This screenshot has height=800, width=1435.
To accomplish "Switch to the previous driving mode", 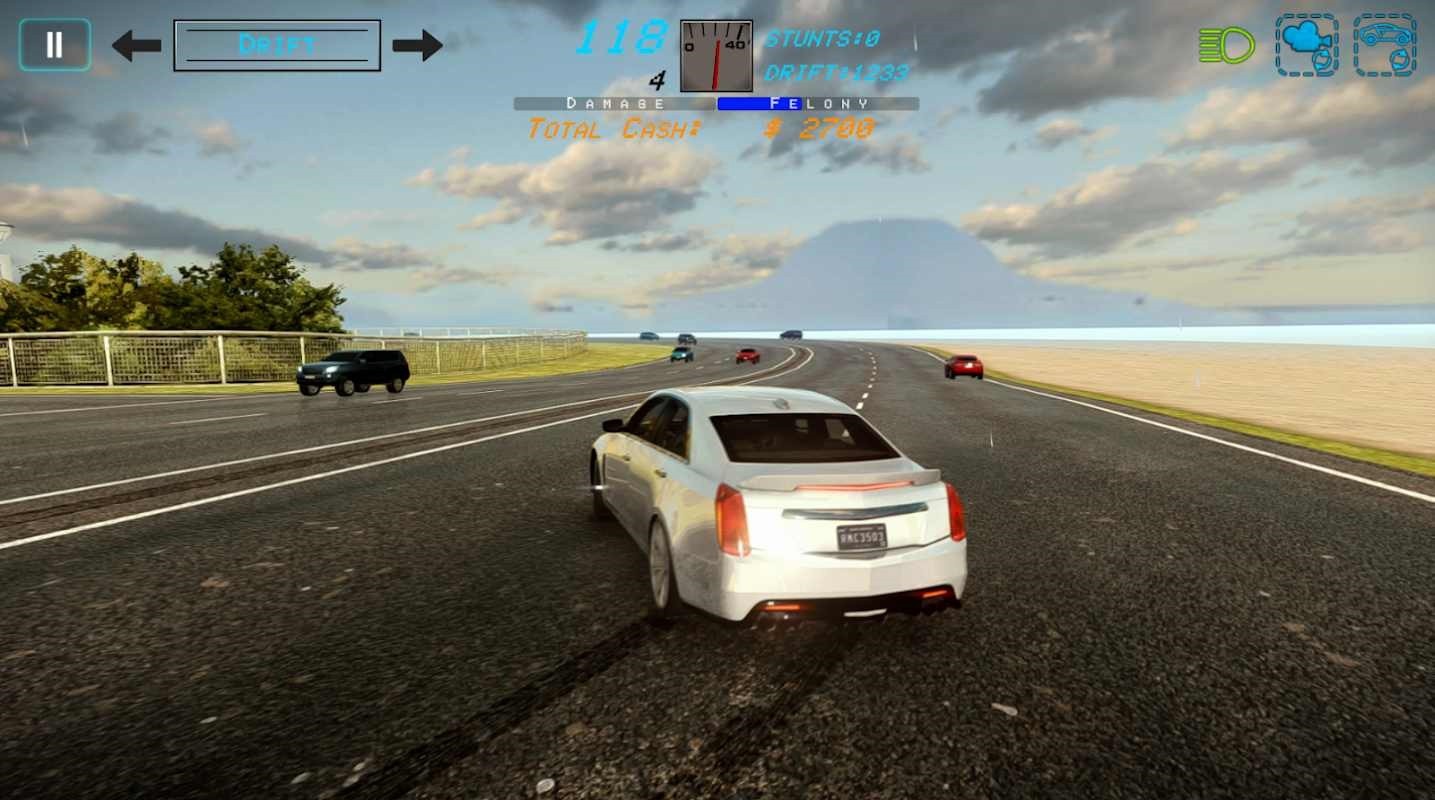I will tap(136, 45).
